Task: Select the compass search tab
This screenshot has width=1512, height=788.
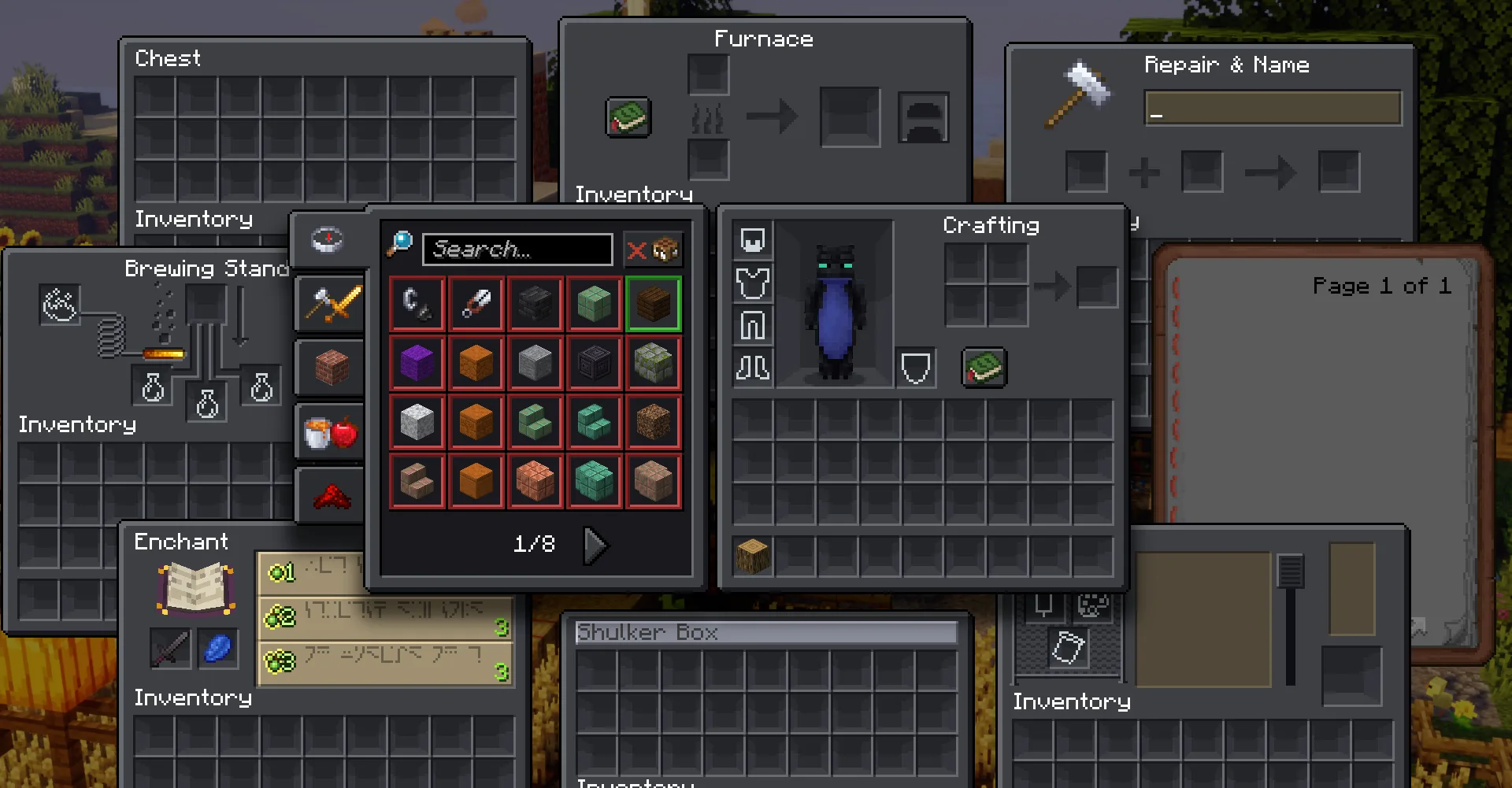Action: 328,240
